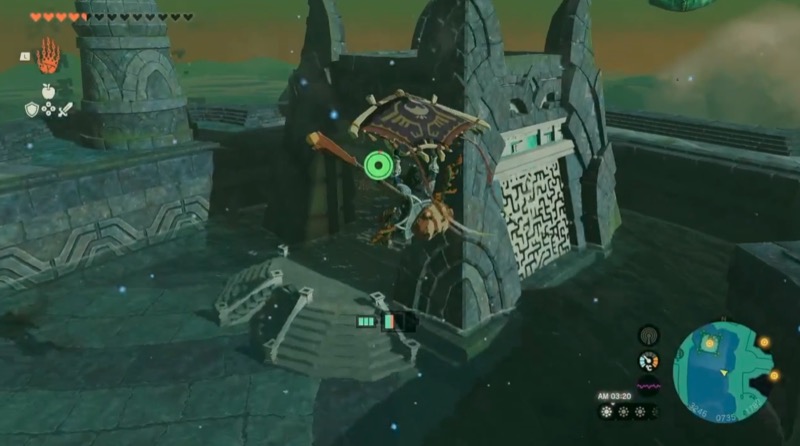Open the circular minimap

(x=720, y=368)
